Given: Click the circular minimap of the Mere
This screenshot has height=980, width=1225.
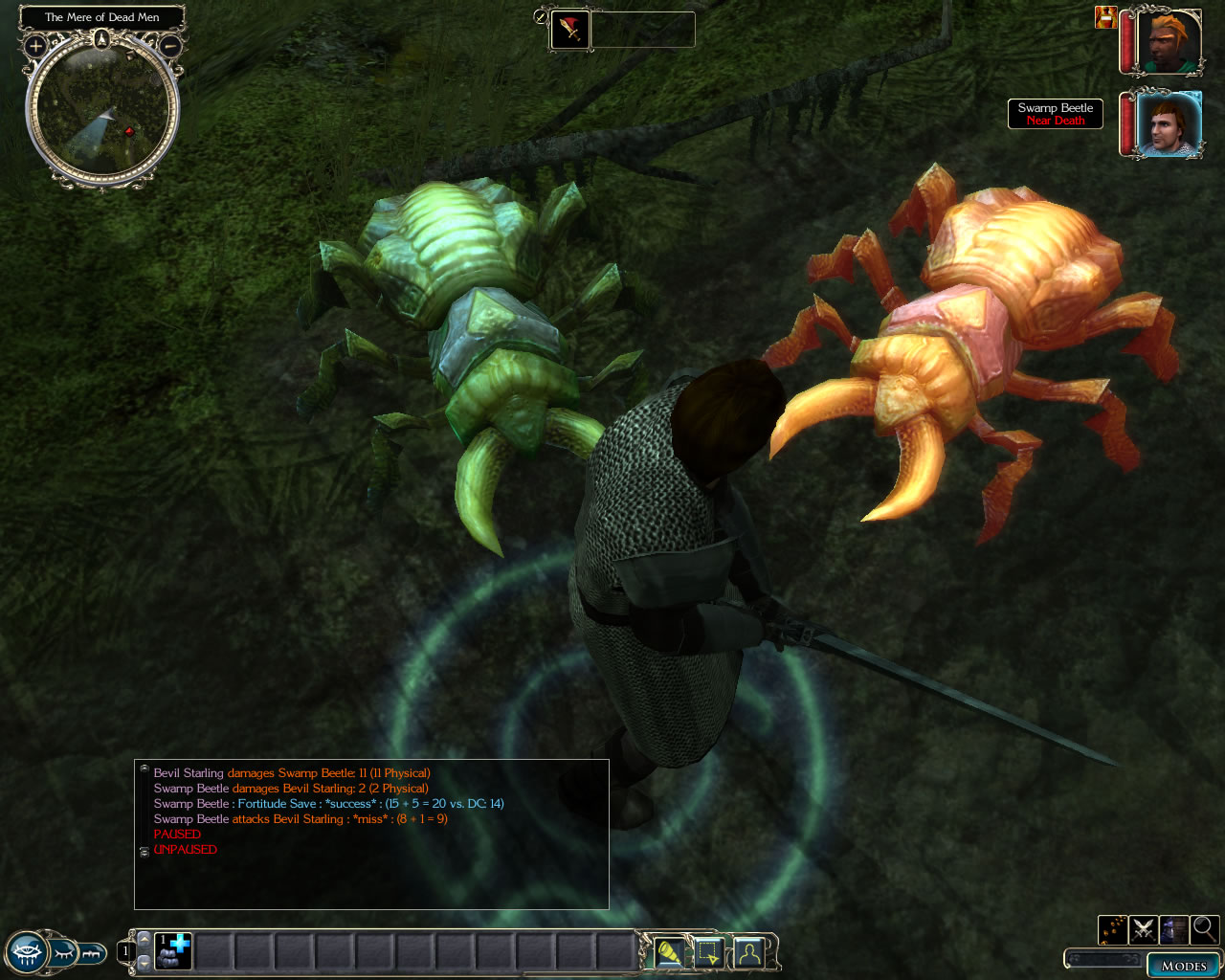Looking at the screenshot, I should [102, 112].
